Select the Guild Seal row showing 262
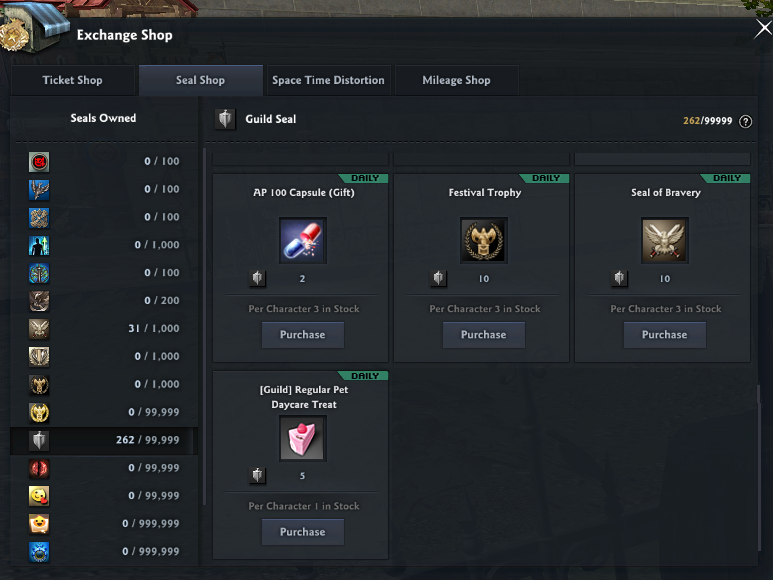This screenshot has width=773, height=580. pyautogui.click(x=104, y=440)
